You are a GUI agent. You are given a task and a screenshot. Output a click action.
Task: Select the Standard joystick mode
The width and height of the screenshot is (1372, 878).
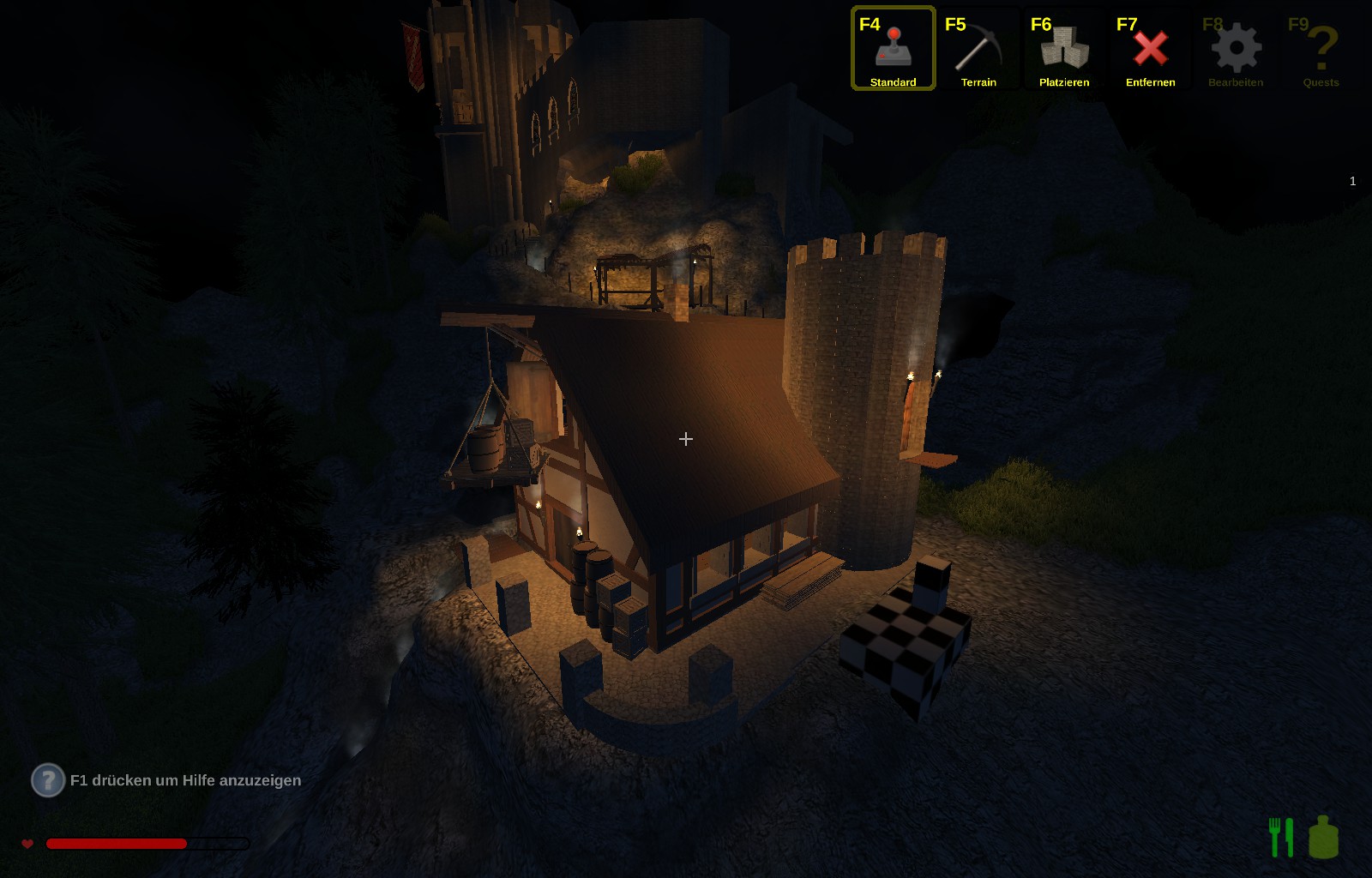click(x=893, y=49)
